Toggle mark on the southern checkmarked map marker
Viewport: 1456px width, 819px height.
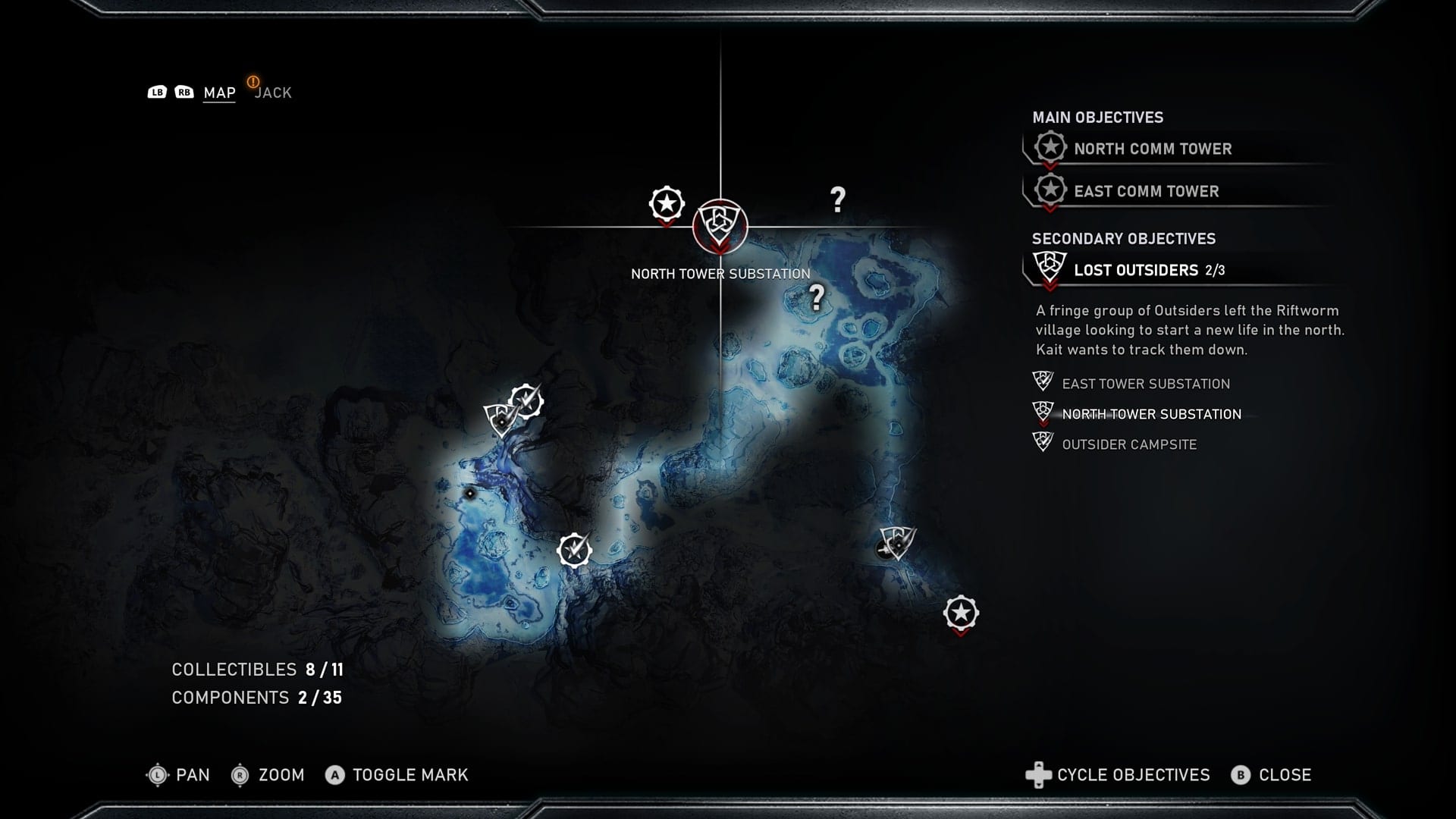(574, 551)
